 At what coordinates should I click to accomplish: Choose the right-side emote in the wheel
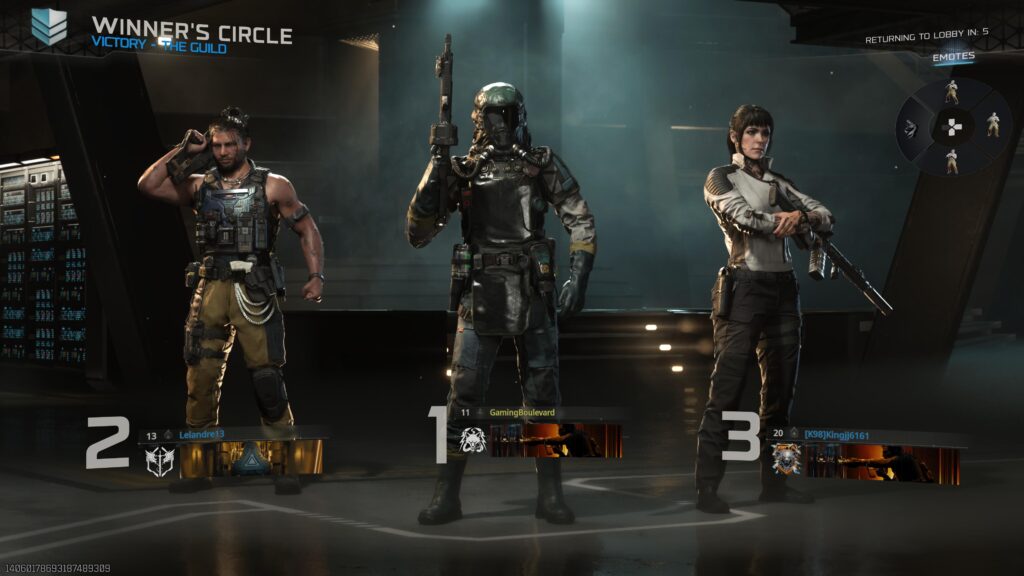point(992,125)
